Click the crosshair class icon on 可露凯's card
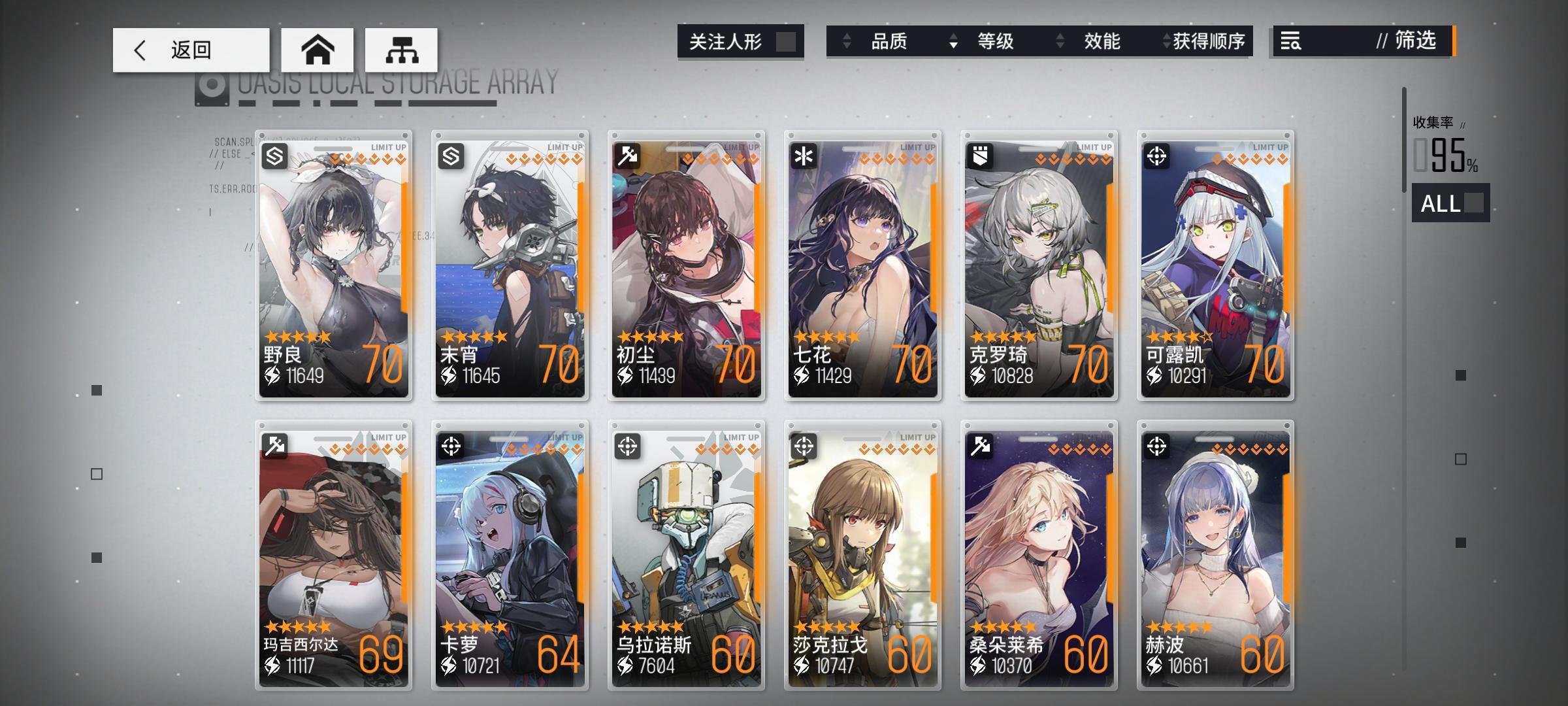This screenshot has width=1568, height=706. pos(1155,156)
